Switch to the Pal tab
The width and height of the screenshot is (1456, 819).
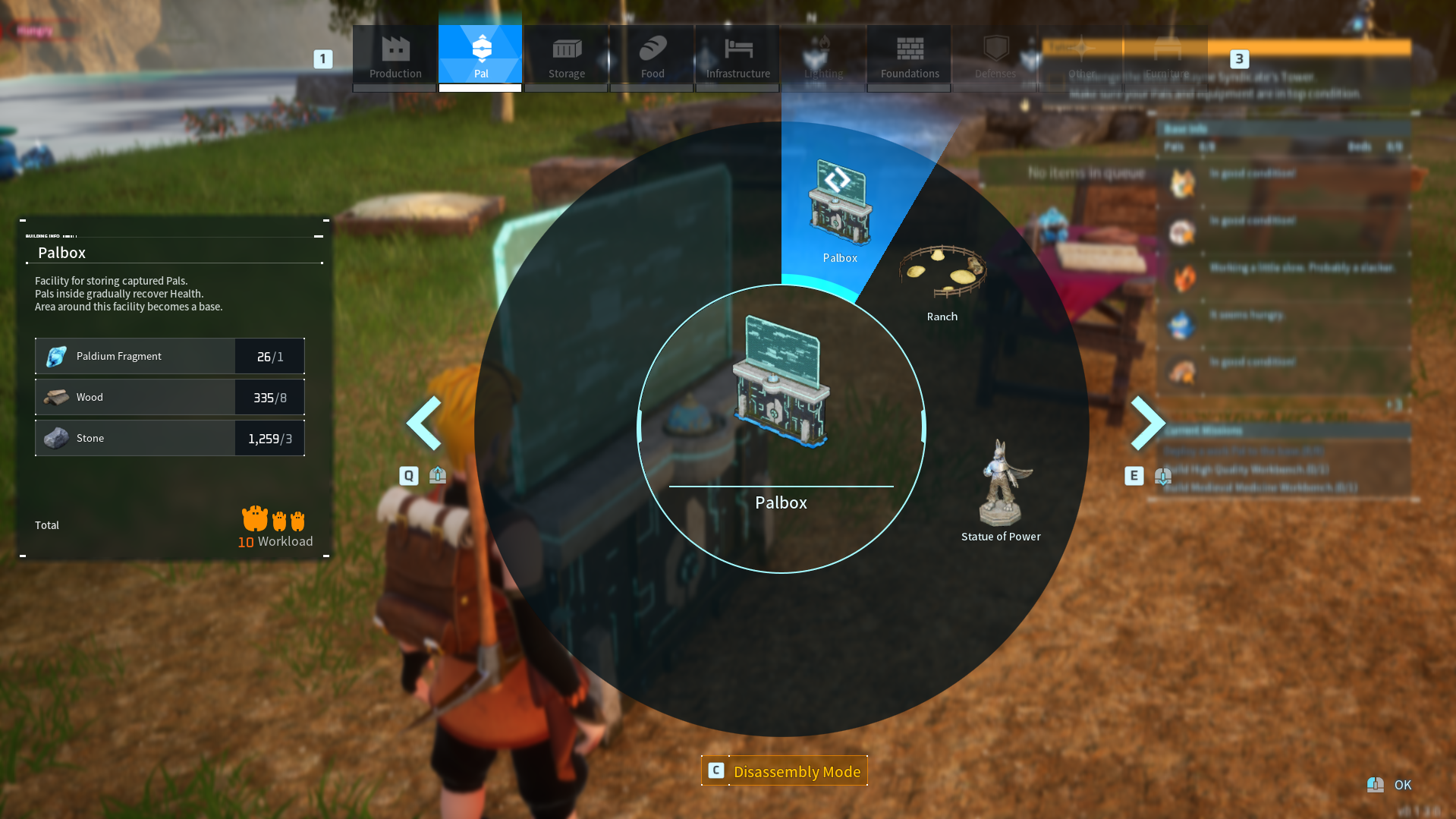pos(480,53)
